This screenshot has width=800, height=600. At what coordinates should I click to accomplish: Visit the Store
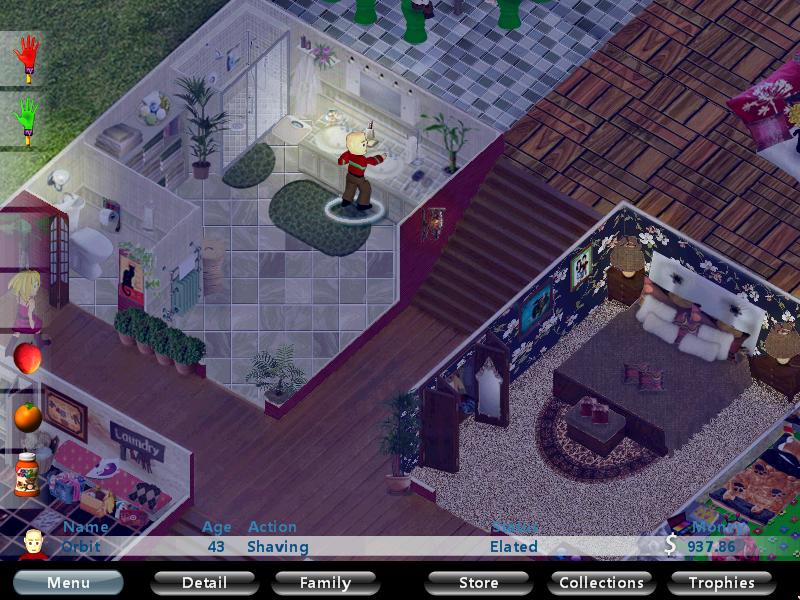(478, 582)
